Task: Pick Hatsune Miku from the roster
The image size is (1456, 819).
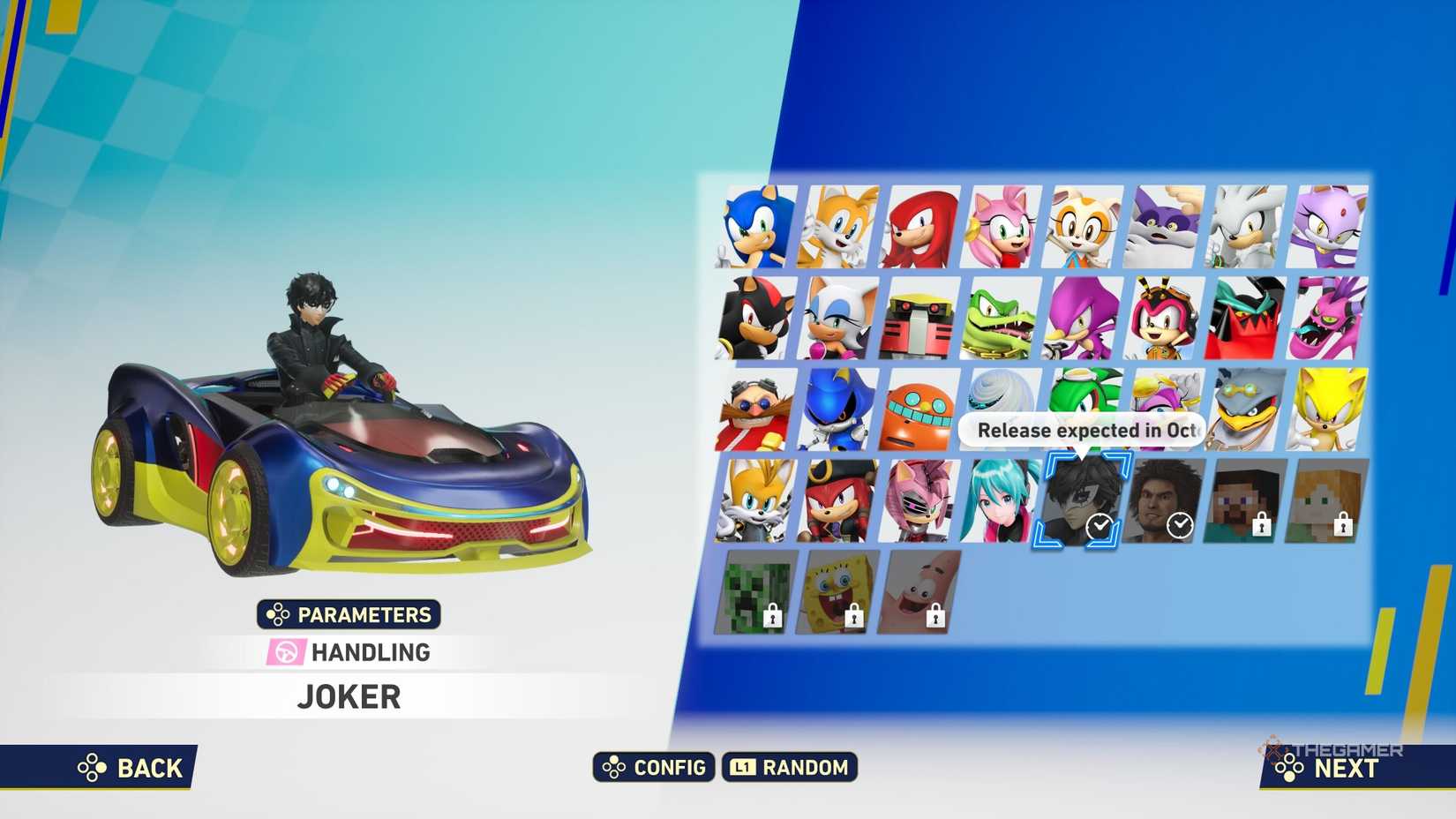Action: click(x=997, y=501)
